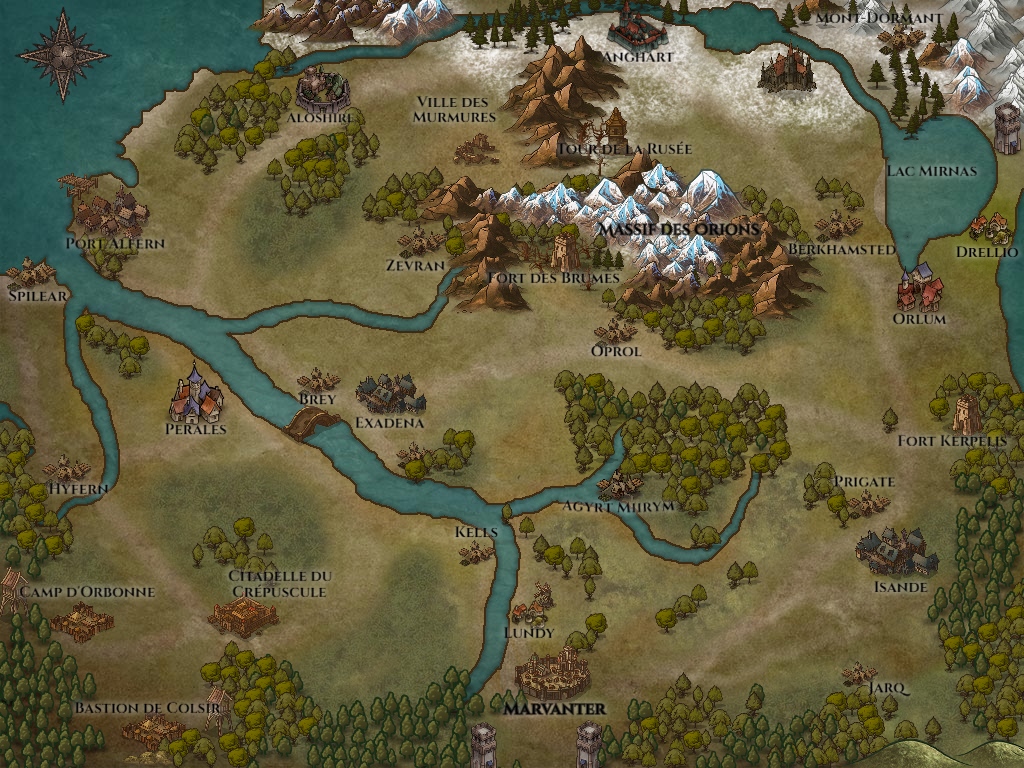Select the Spilear coastal village
Image resolution: width=1024 pixels, height=768 pixels.
(32, 273)
